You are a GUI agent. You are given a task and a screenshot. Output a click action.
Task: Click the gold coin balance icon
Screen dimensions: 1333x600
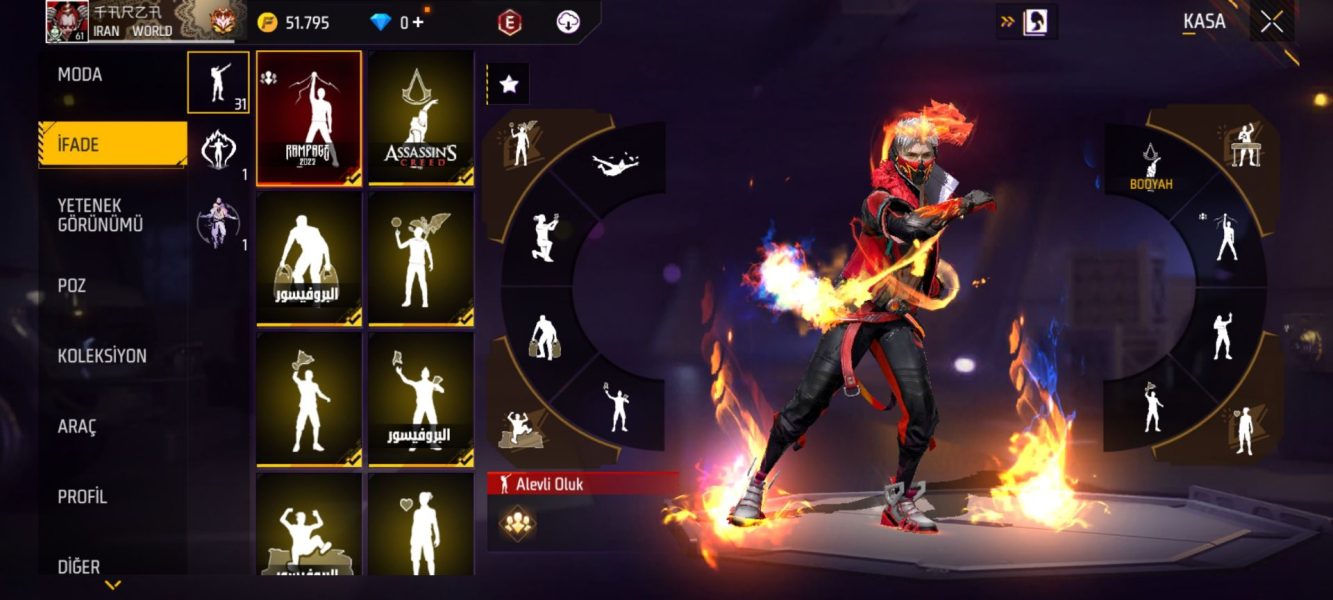[267, 22]
